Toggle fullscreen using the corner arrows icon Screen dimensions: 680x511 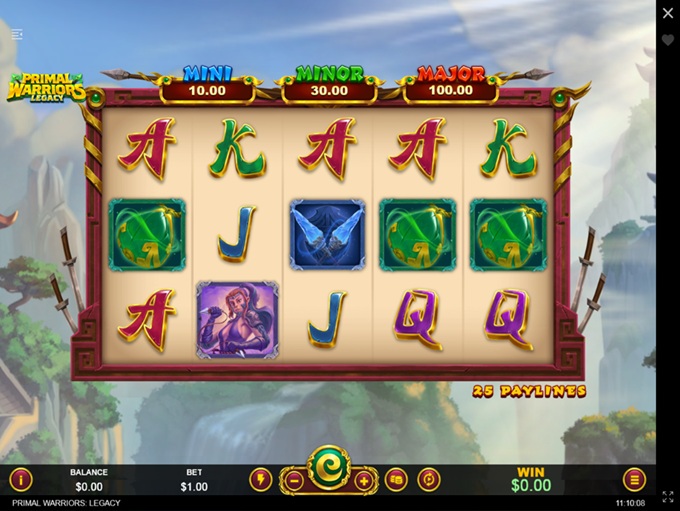click(668, 496)
